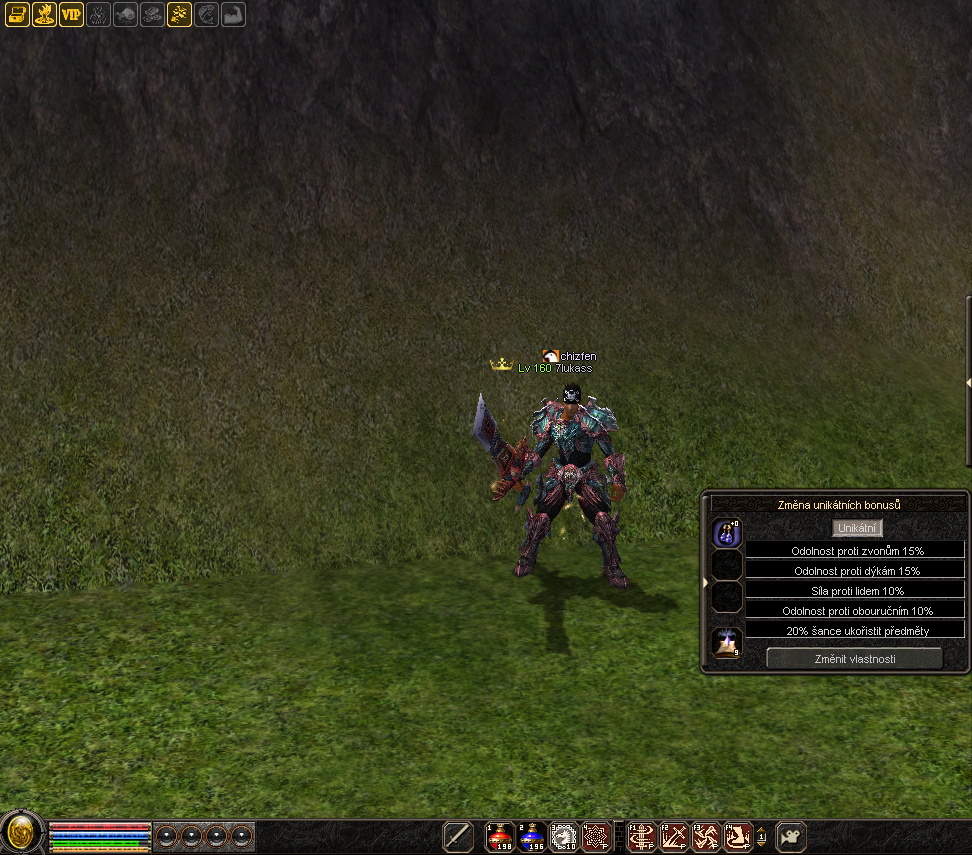
Task: Activate the F1 whirlwind sword skill
Action: pos(641,836)
